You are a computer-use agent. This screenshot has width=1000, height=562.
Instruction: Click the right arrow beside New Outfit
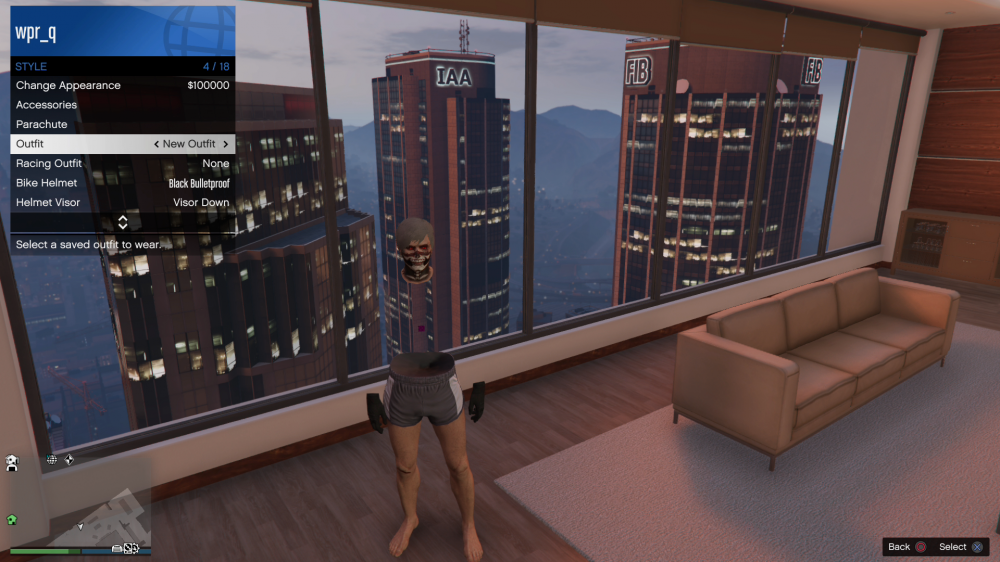click(x=226, y=144)
